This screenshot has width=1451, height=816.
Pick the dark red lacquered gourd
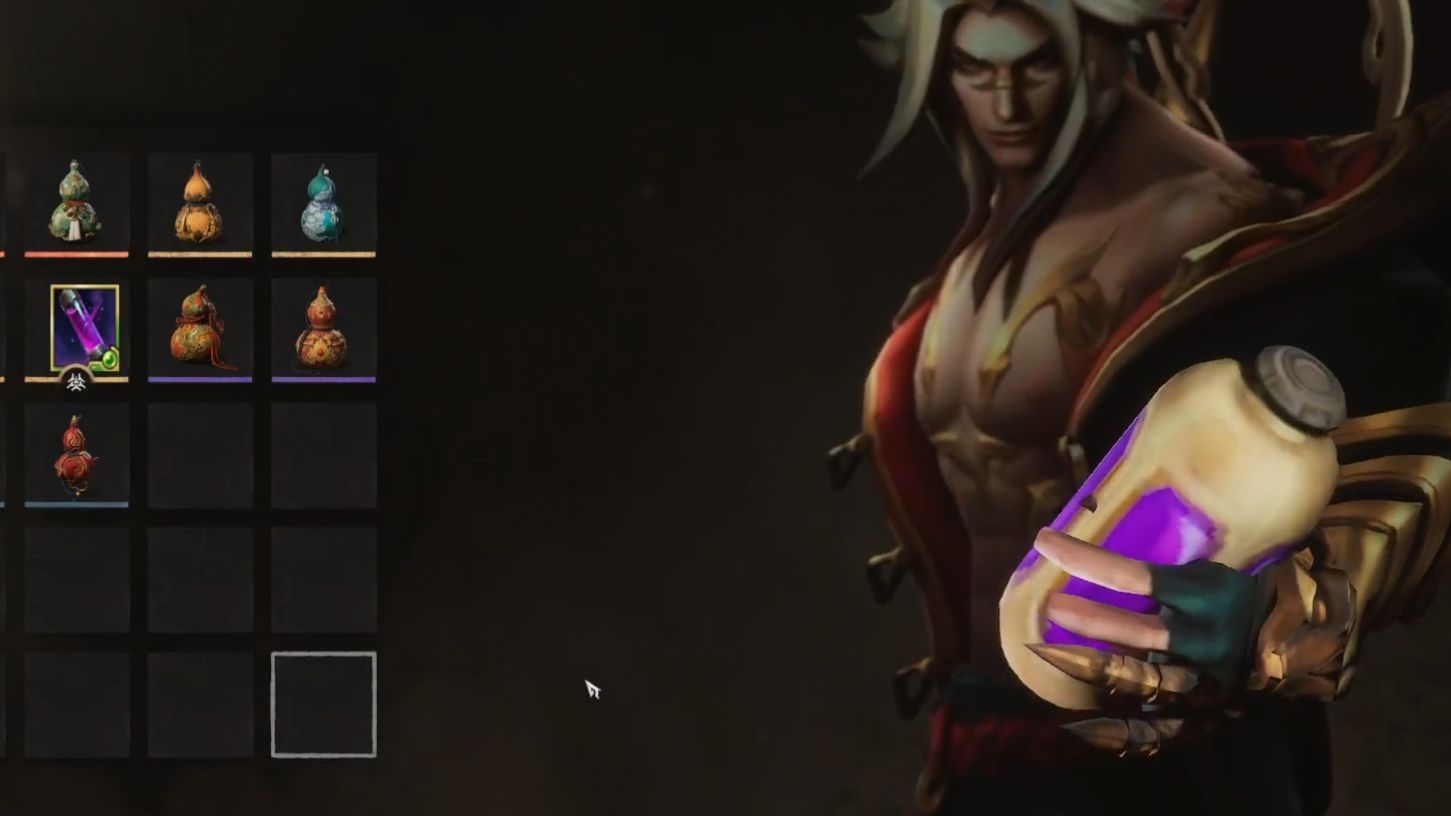tap(76, 453)
